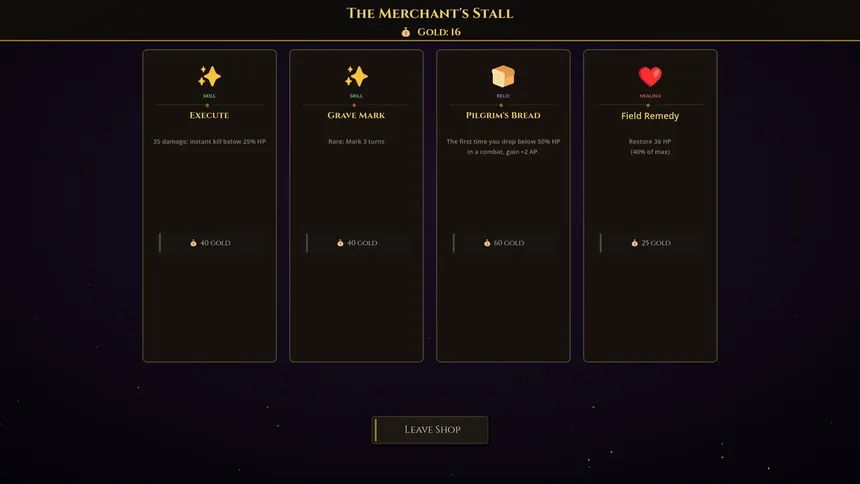Select the Execute skill card title

(209, 116)
